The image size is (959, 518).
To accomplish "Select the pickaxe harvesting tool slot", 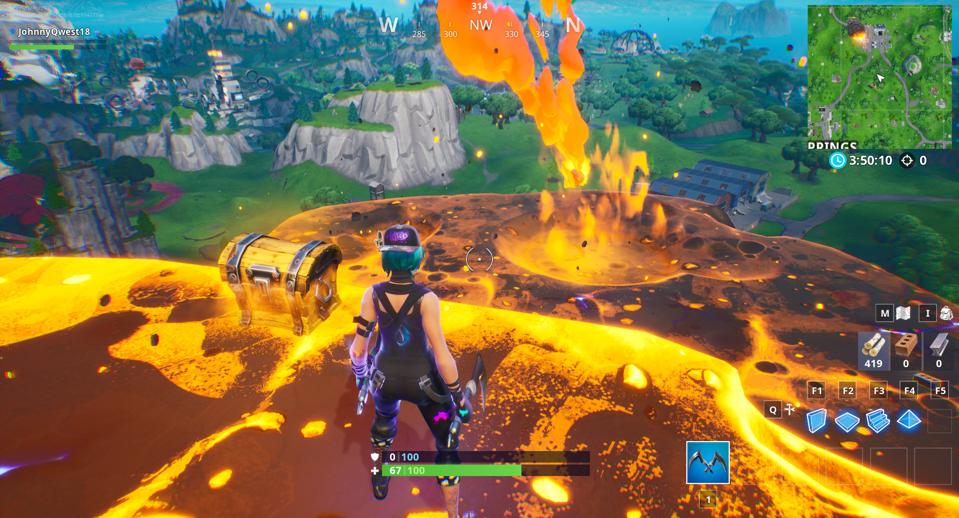I will (708, 463).
